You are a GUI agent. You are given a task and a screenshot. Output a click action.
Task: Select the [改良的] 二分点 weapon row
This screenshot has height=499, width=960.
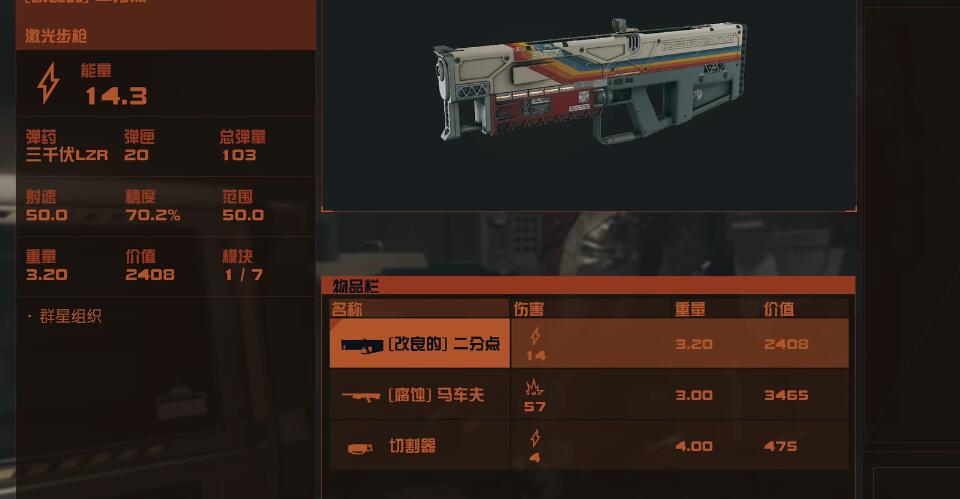[x=589, y=344]
